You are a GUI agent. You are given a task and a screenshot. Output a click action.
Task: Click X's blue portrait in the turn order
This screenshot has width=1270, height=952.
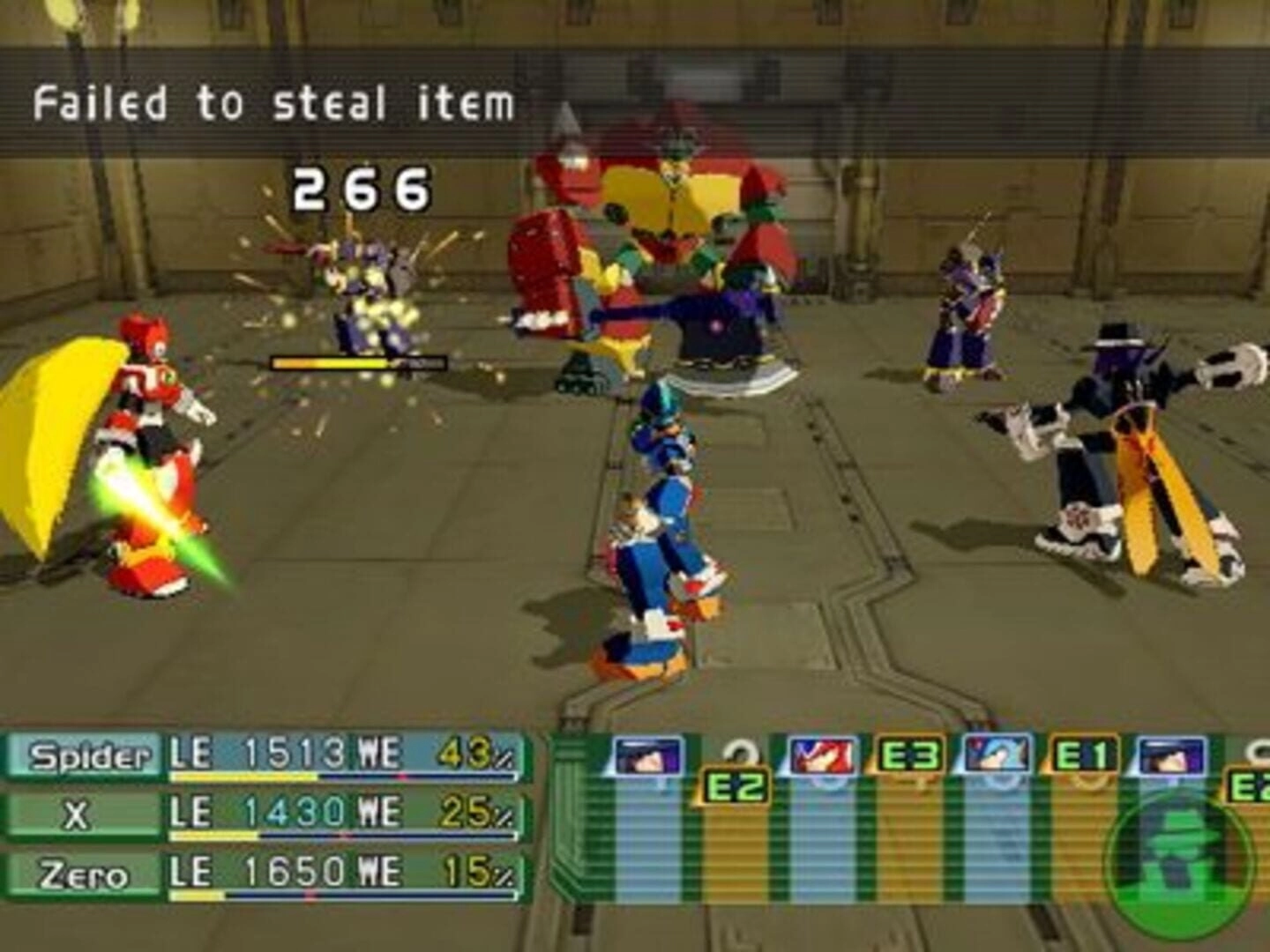tap(997, 756)
